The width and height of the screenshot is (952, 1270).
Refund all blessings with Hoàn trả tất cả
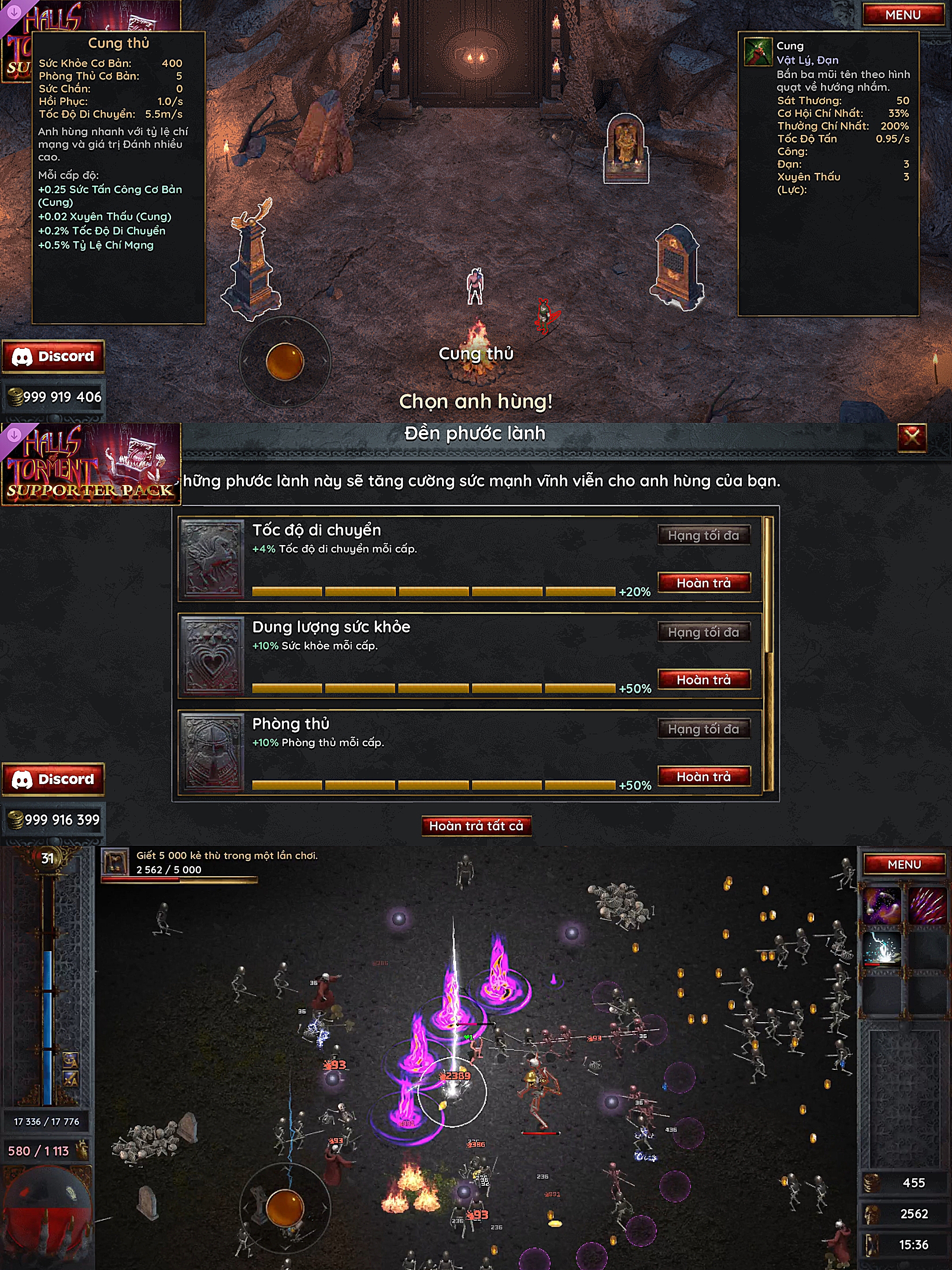coord(476,825)
